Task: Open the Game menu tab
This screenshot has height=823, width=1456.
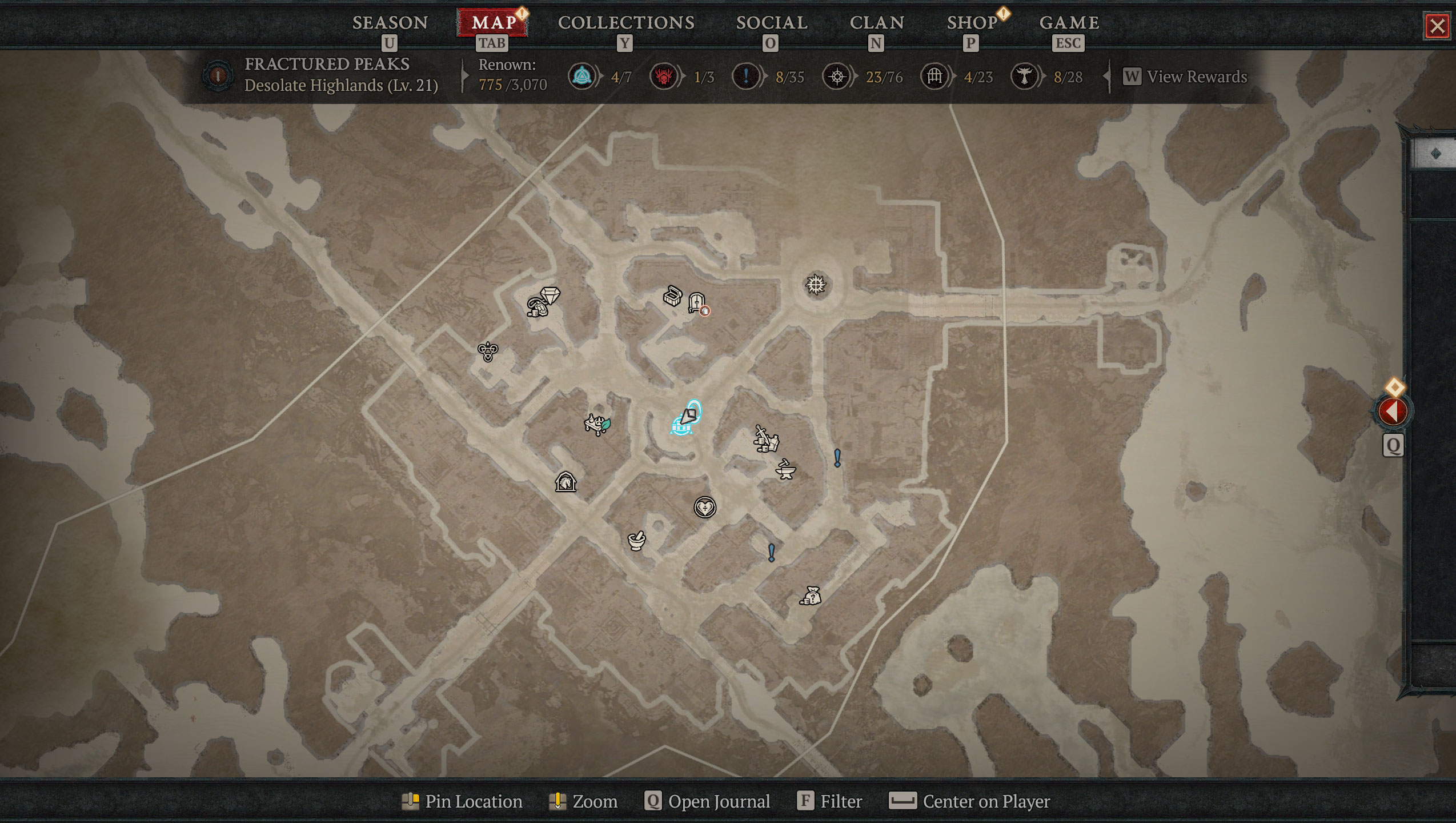Action: coord(1069,23)
